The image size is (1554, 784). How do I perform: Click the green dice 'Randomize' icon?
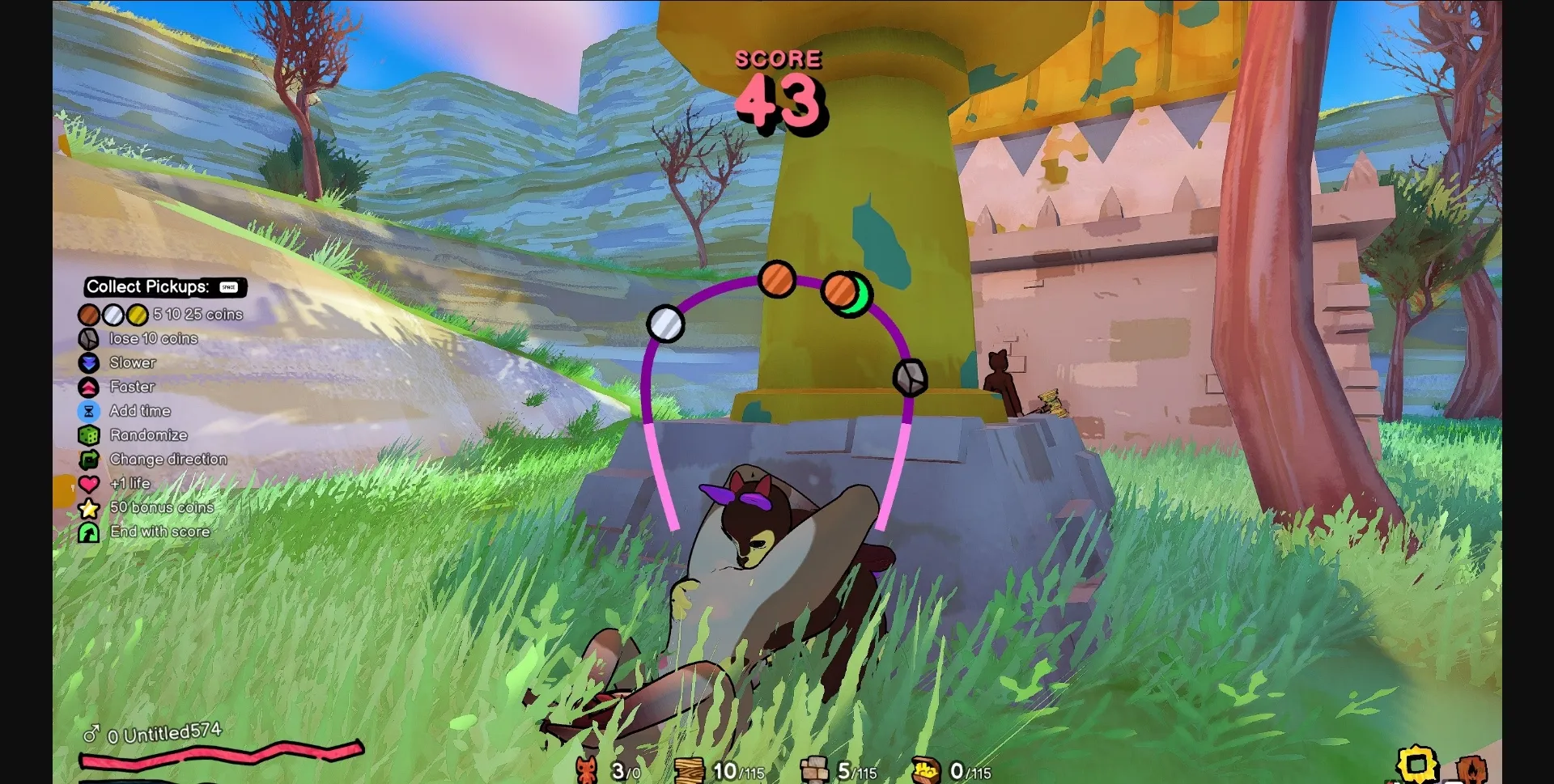tap(89, 434)
